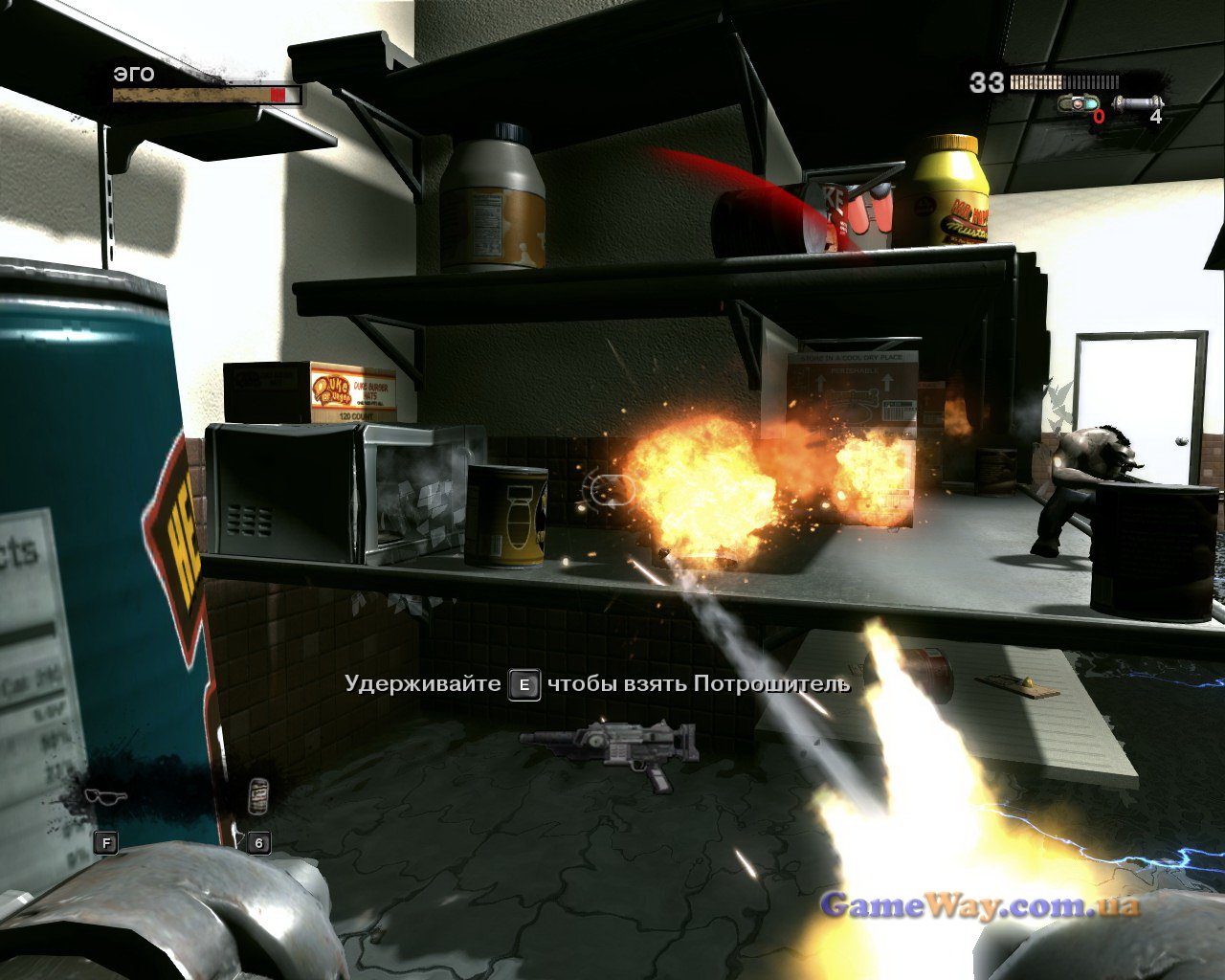Select the trip mine icon
This screenshot has height=980, width=1225.
pyautogui.click(x=1079, y=101)
